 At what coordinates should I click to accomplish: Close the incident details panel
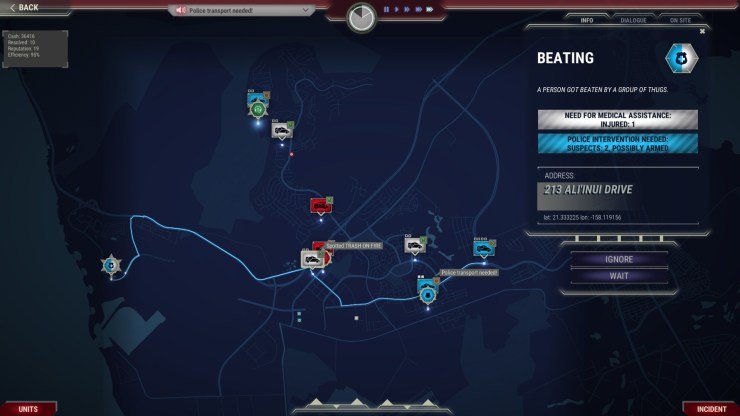coord(702,31)
